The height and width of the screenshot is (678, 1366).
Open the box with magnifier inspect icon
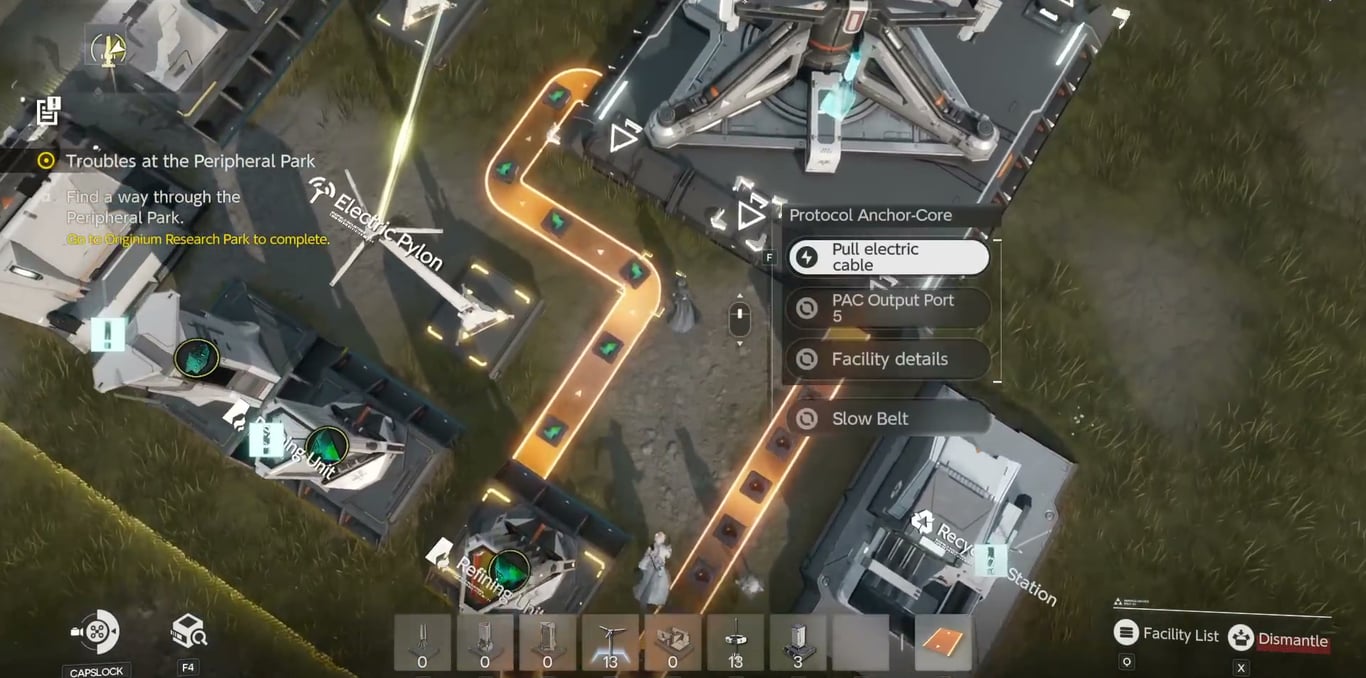pos(188,631)
